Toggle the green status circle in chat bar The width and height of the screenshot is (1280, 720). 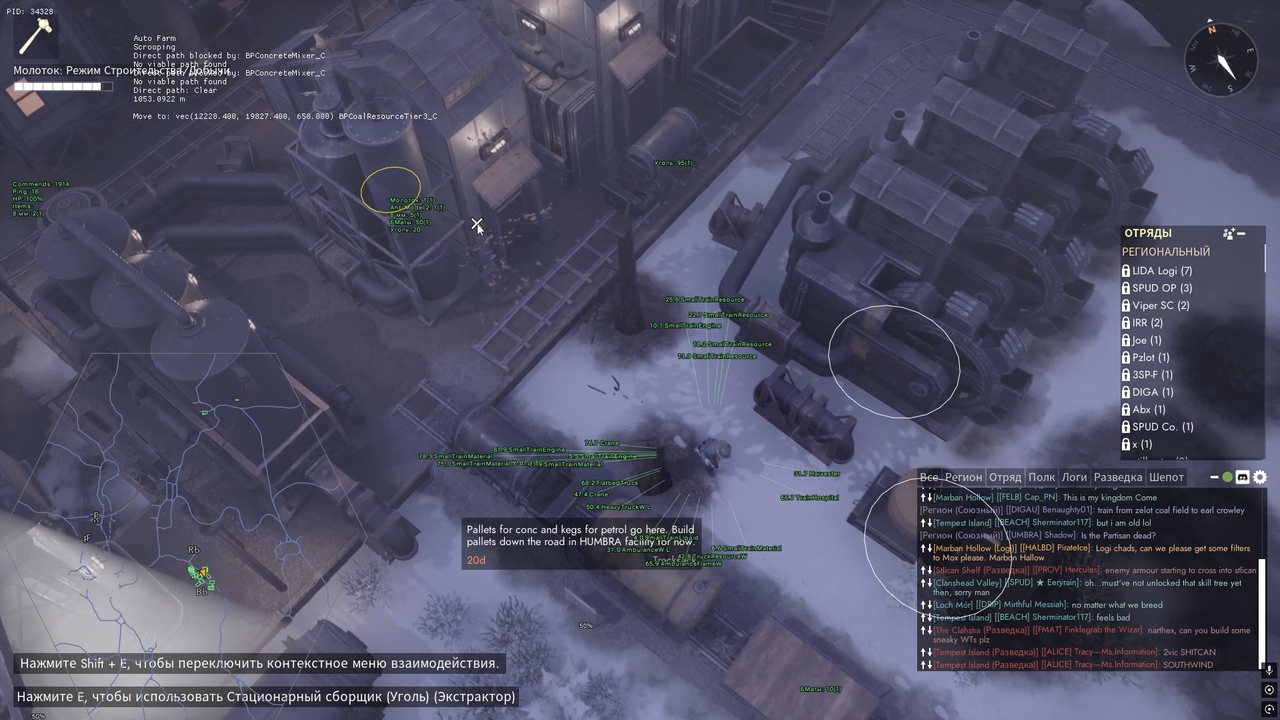1228,477
